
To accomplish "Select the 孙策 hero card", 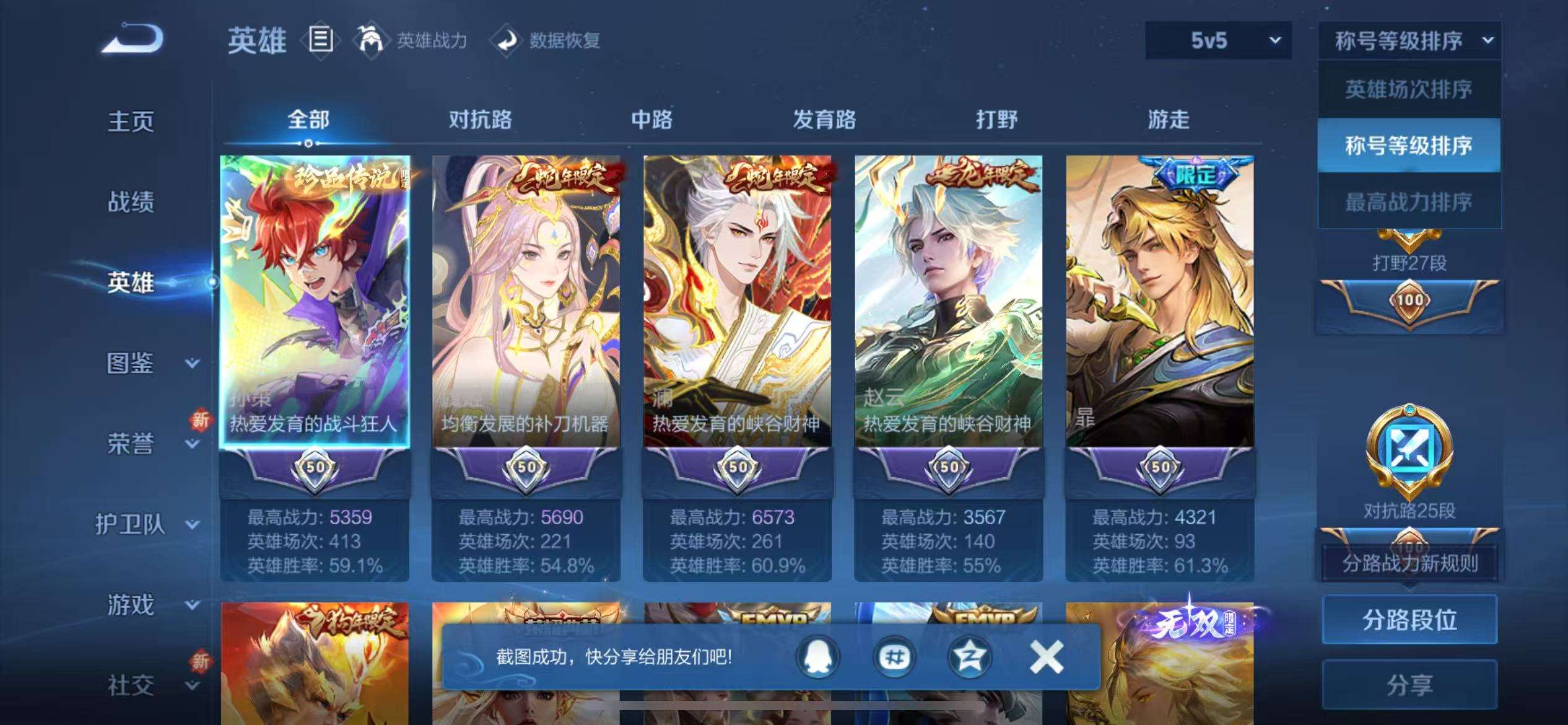I will (317, 297).
